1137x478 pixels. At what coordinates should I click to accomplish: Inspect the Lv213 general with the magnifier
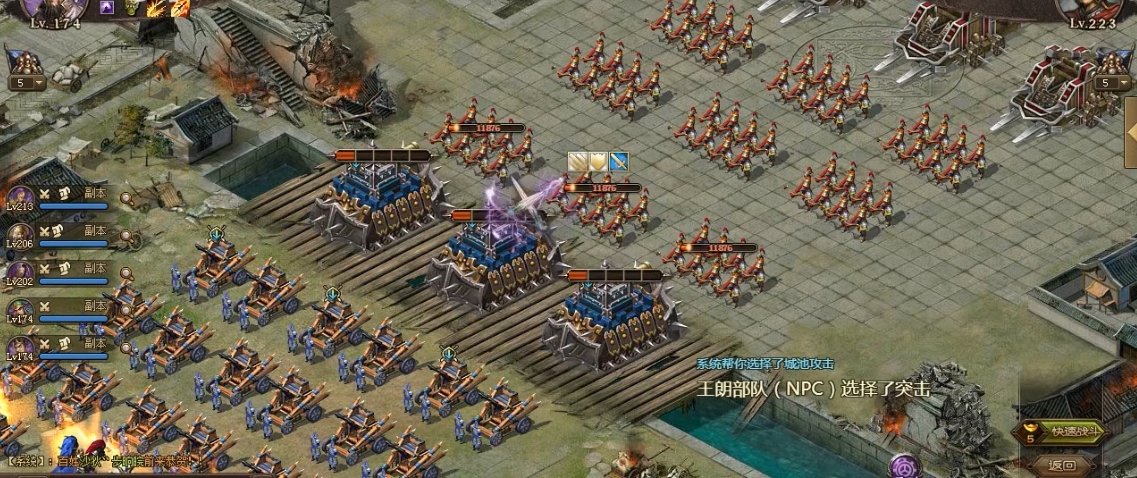pos(127,199)
